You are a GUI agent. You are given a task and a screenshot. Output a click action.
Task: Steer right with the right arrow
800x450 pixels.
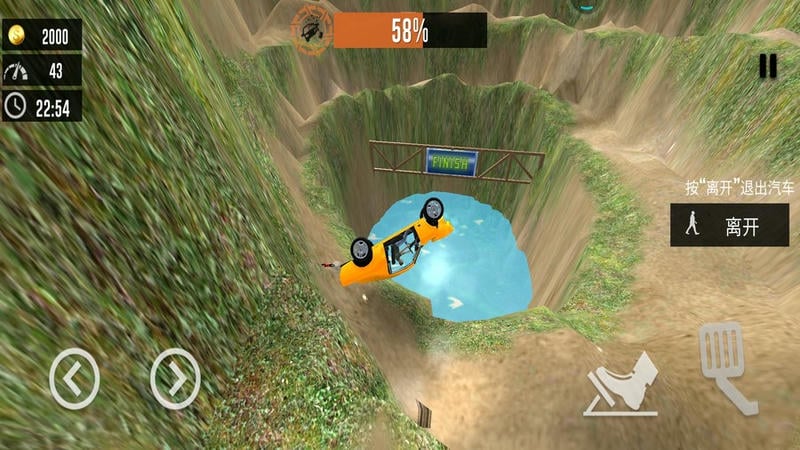pos(175,377)
